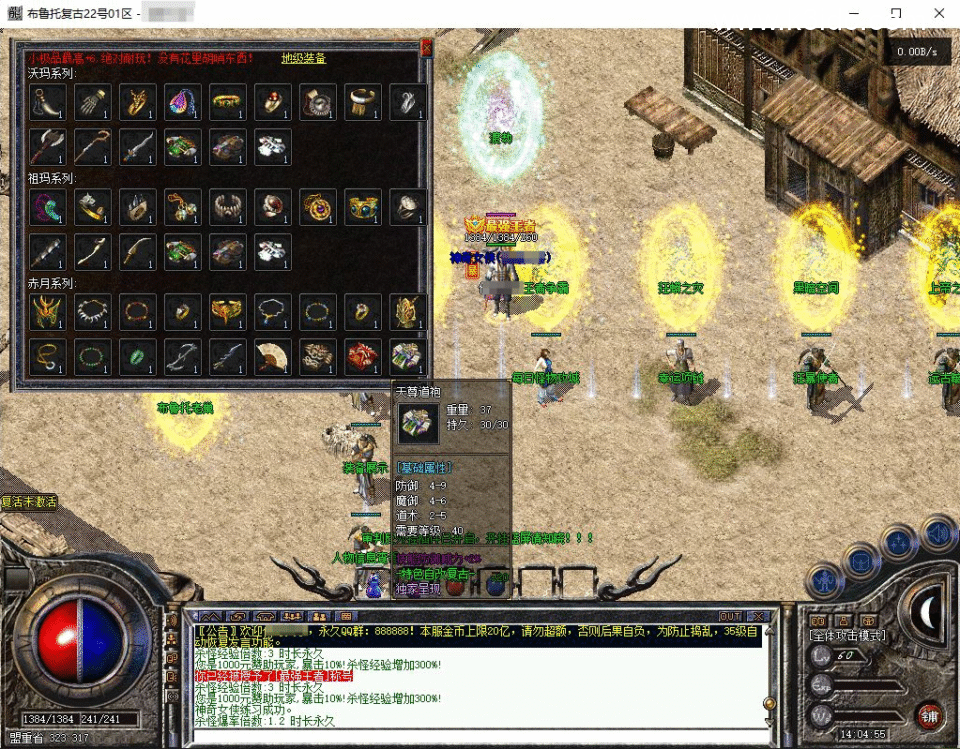
Task: Choose the golden horned helmet slot
Action: (47, 312)
